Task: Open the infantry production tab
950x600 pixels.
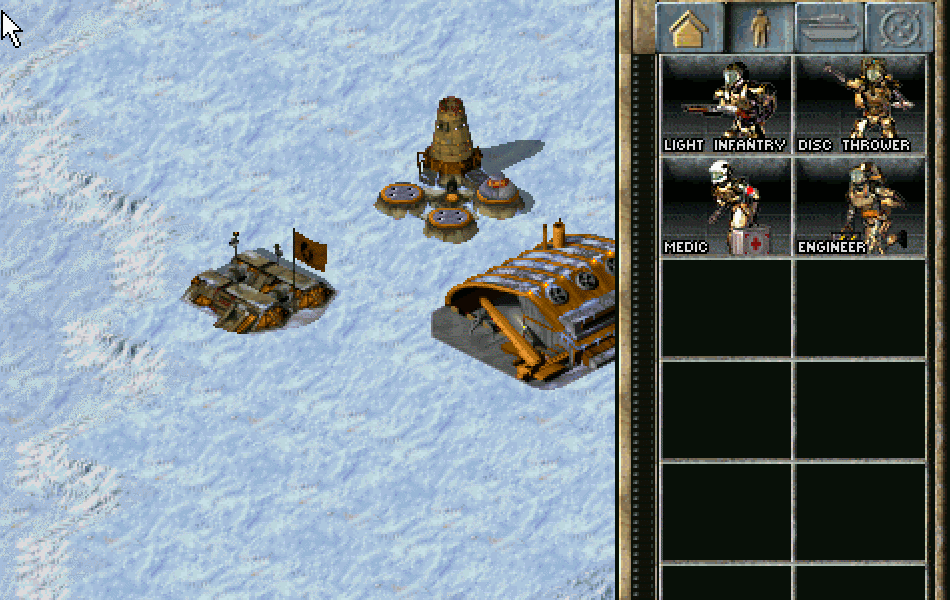Action: pos(760,28)
